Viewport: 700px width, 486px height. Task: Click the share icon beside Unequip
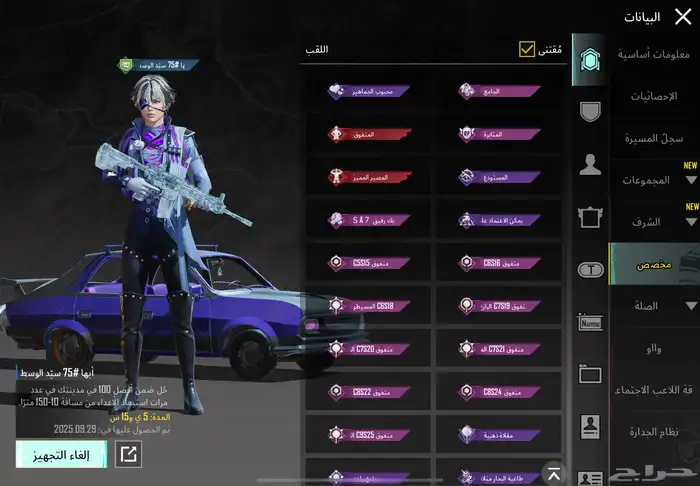point(129,454)
